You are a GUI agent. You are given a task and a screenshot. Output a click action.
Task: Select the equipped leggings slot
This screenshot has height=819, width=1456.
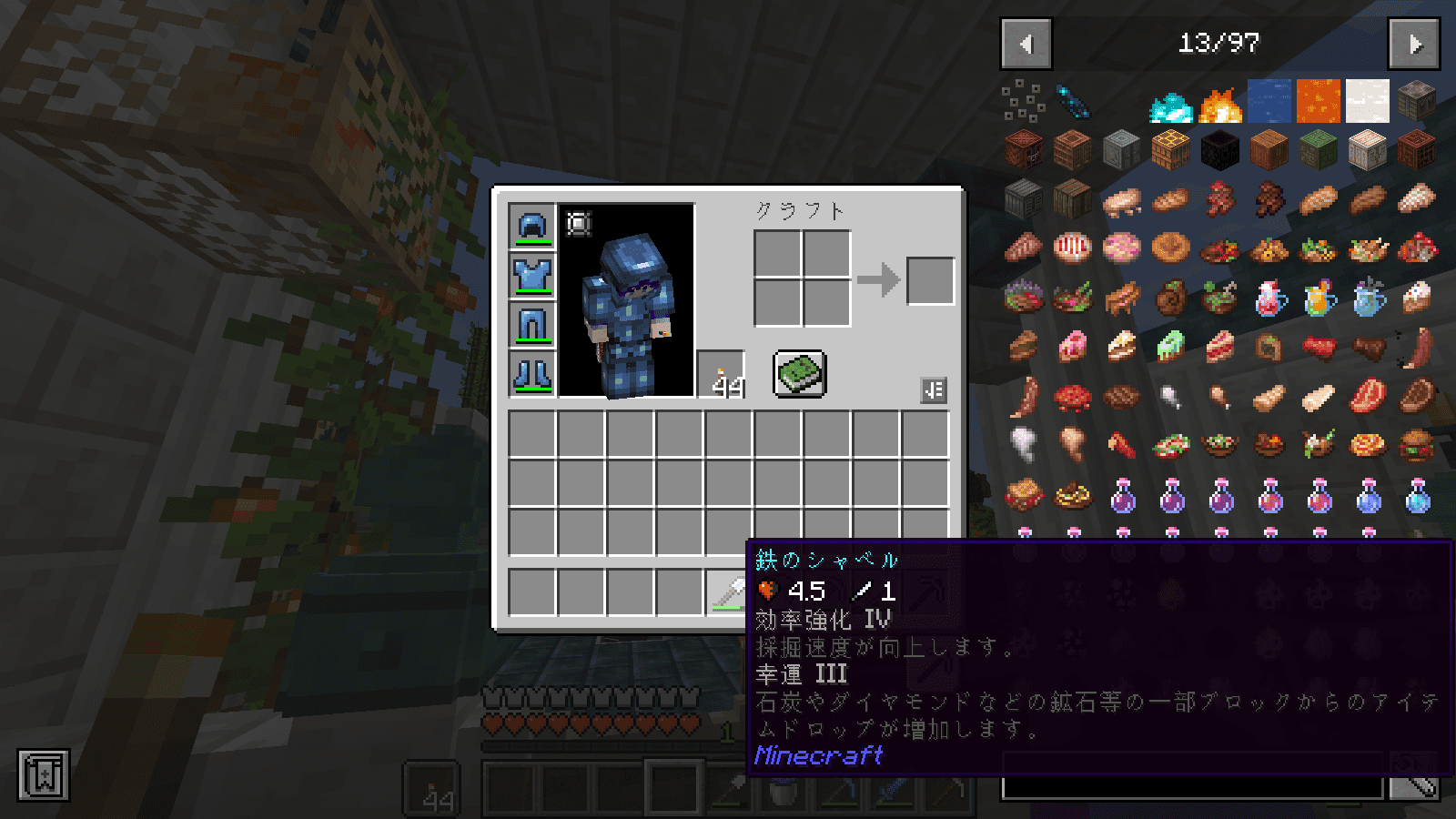tap(532, 325)
